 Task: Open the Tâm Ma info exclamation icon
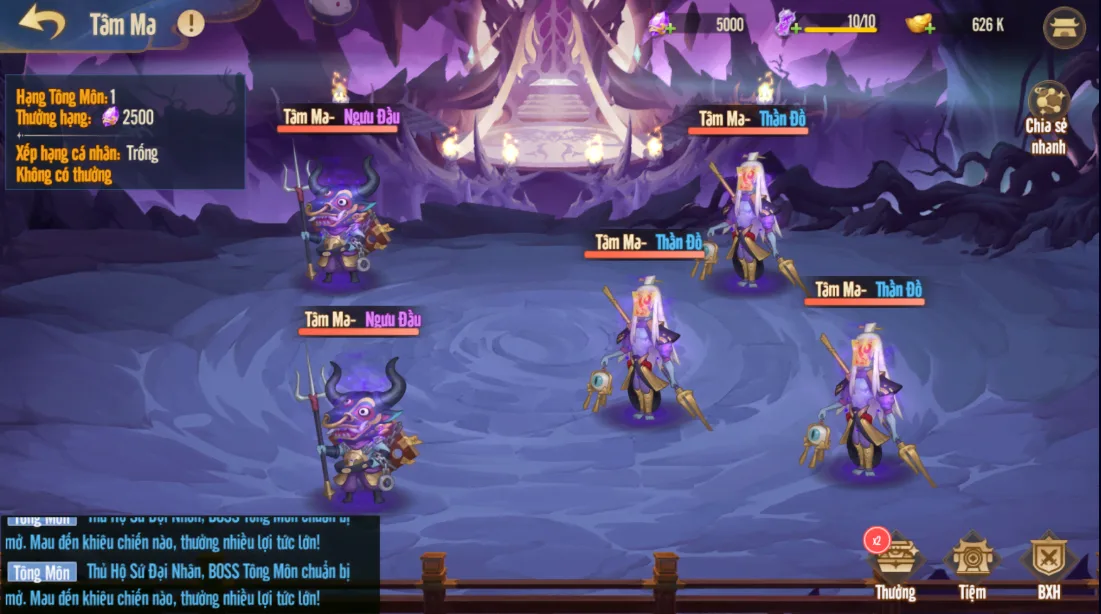[x=190, y=23]
